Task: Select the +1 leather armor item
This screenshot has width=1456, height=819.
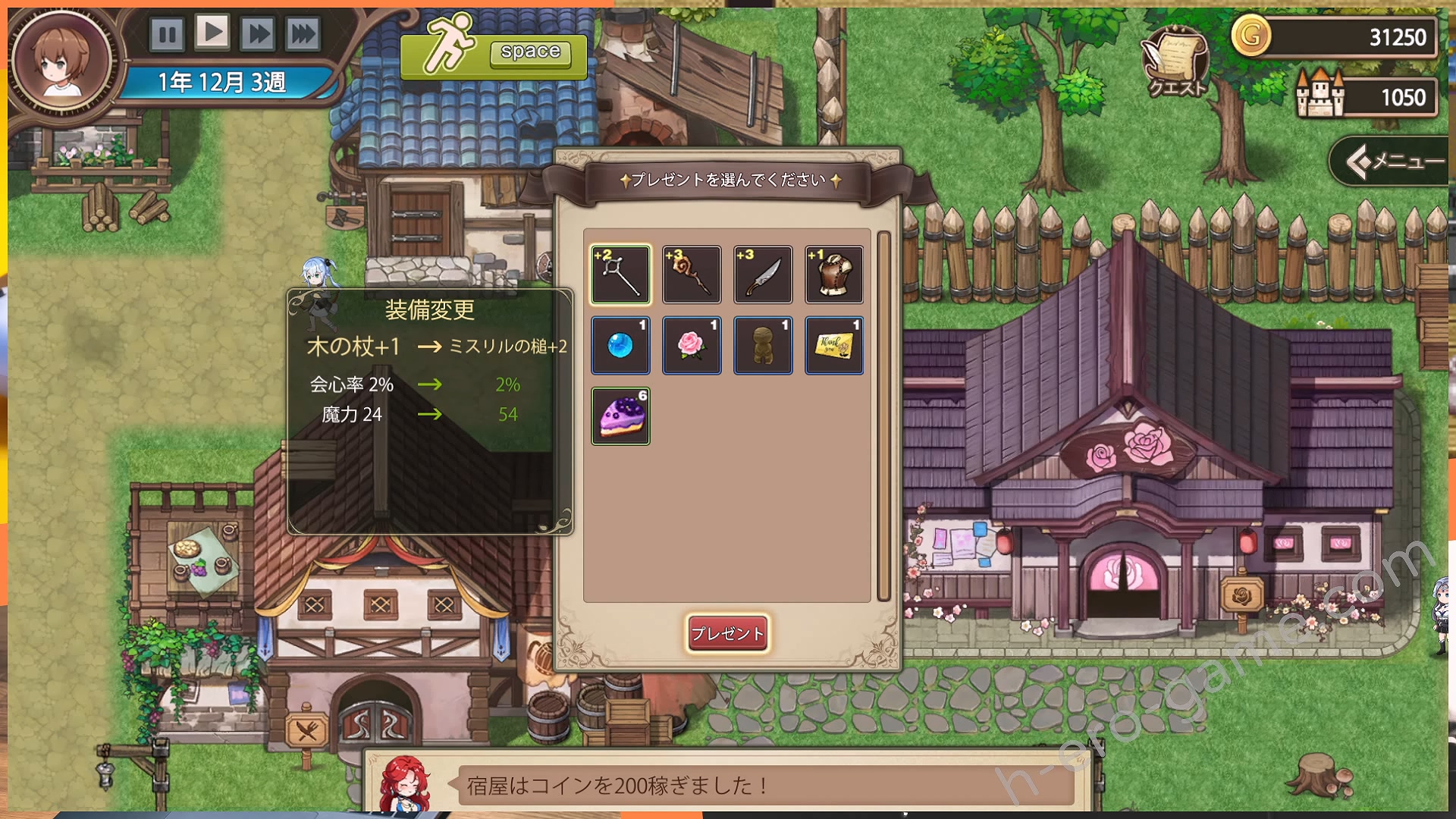Action: [x=833, y=275]
